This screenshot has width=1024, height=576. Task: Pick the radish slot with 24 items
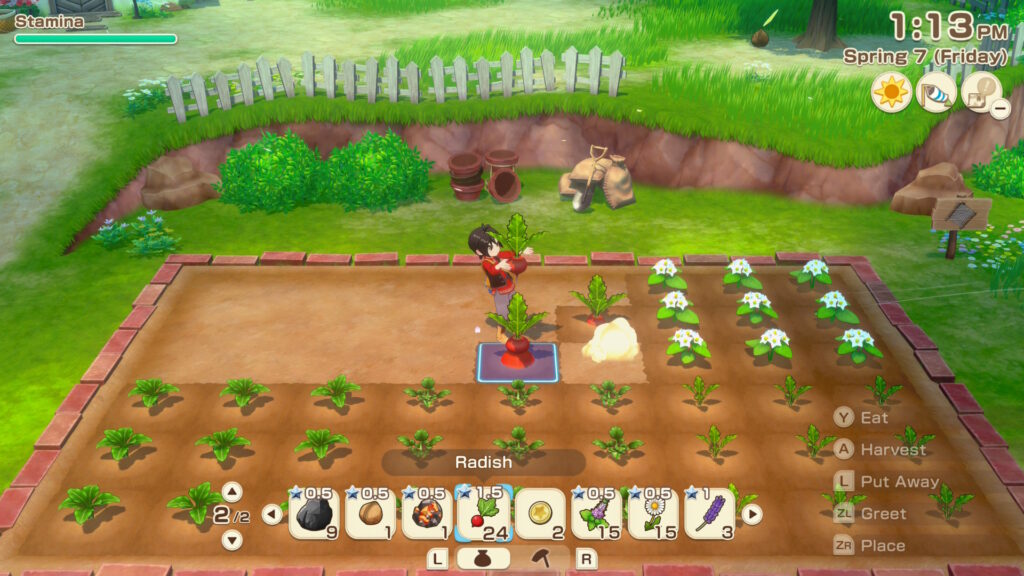pyautogui.click(x=484, y=513)
